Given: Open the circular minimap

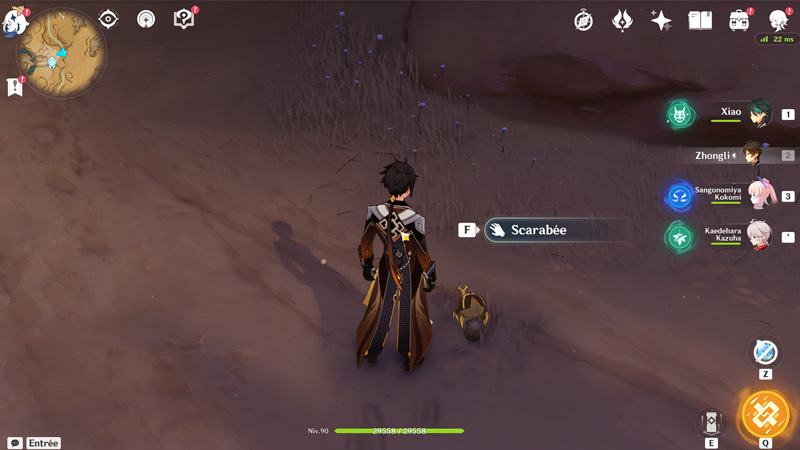Looking at the screenshot, I should coord(62,53).
